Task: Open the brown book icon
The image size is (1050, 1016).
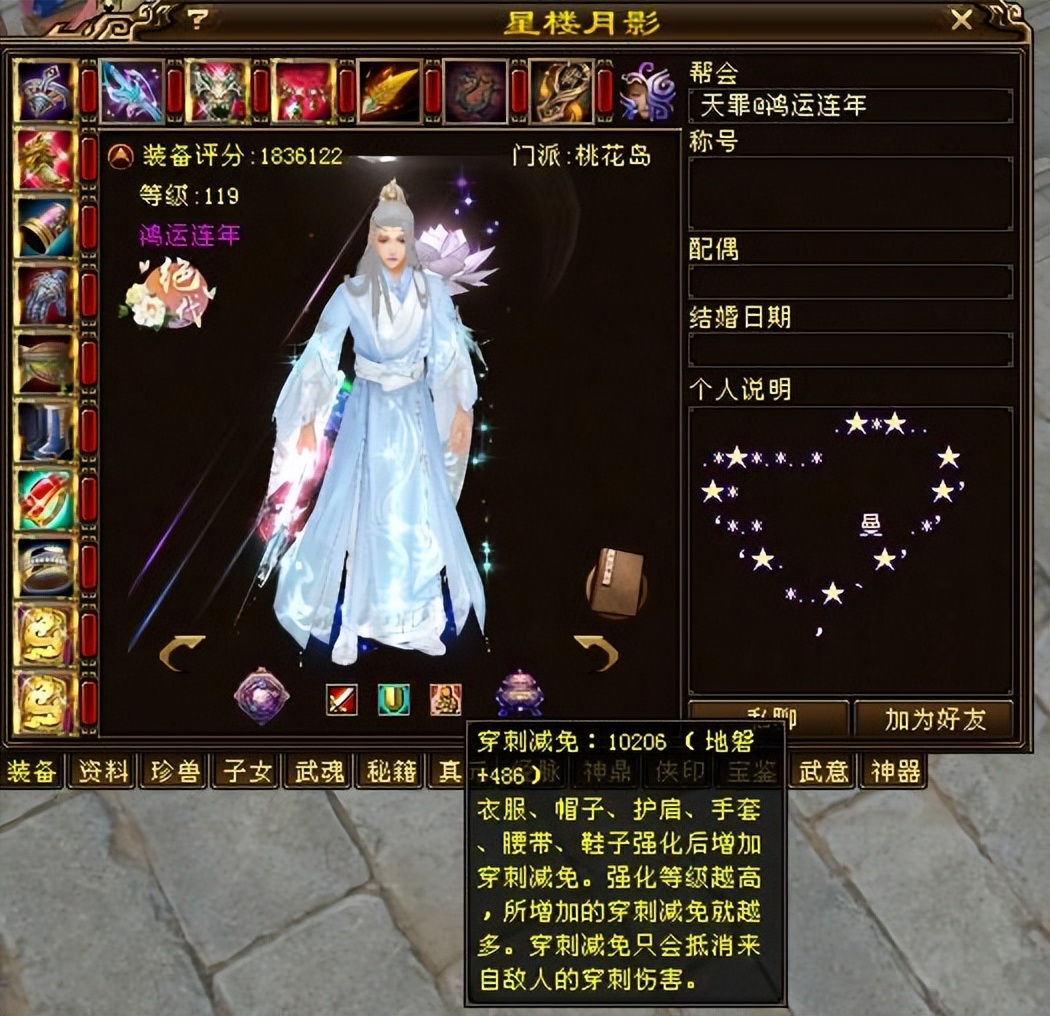Action: pos(614,580)
